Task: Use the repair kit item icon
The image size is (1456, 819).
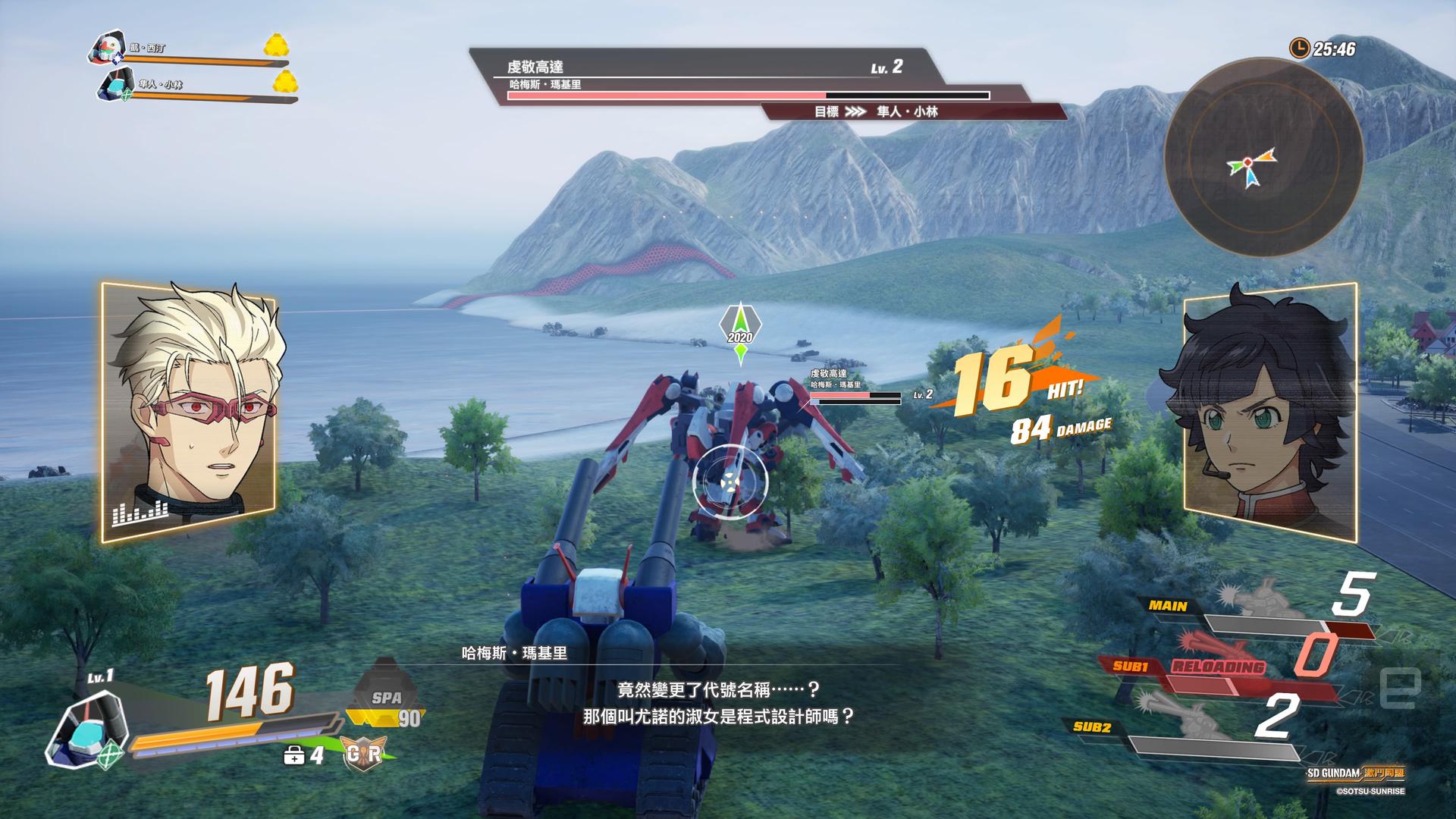Action: [293, 755]
